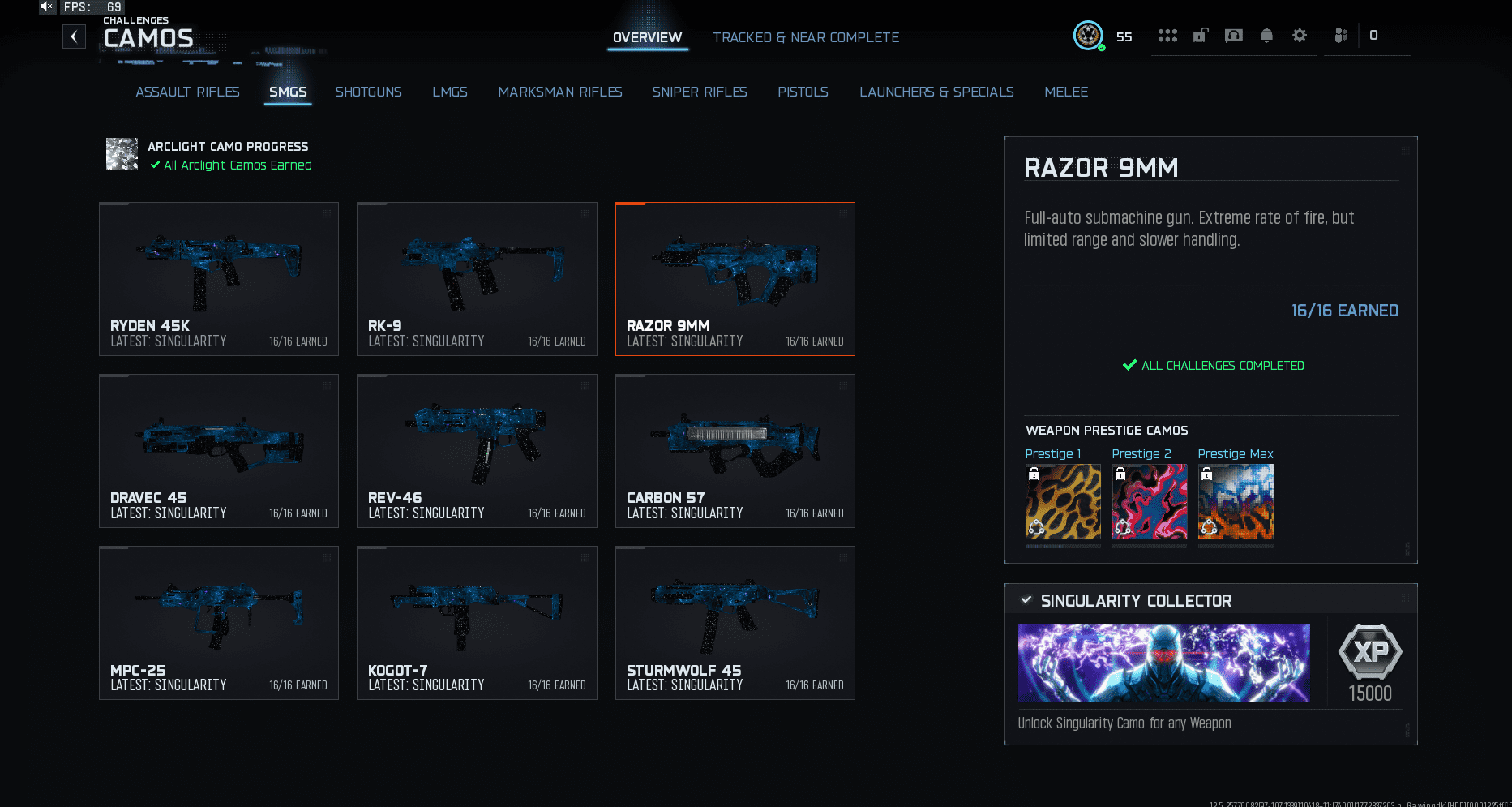This screenshot has width=1512, height=807.
Task: Select the Sturmwolf 45 weapon tile
Action: coord(735,622)
